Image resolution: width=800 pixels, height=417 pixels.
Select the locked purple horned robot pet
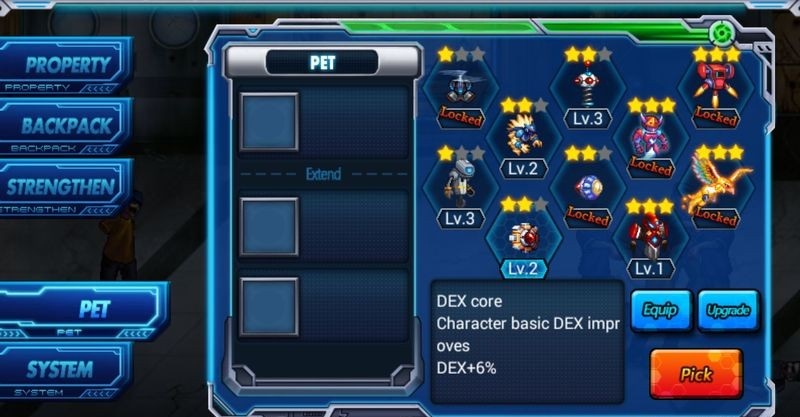[x=650, y=140]
